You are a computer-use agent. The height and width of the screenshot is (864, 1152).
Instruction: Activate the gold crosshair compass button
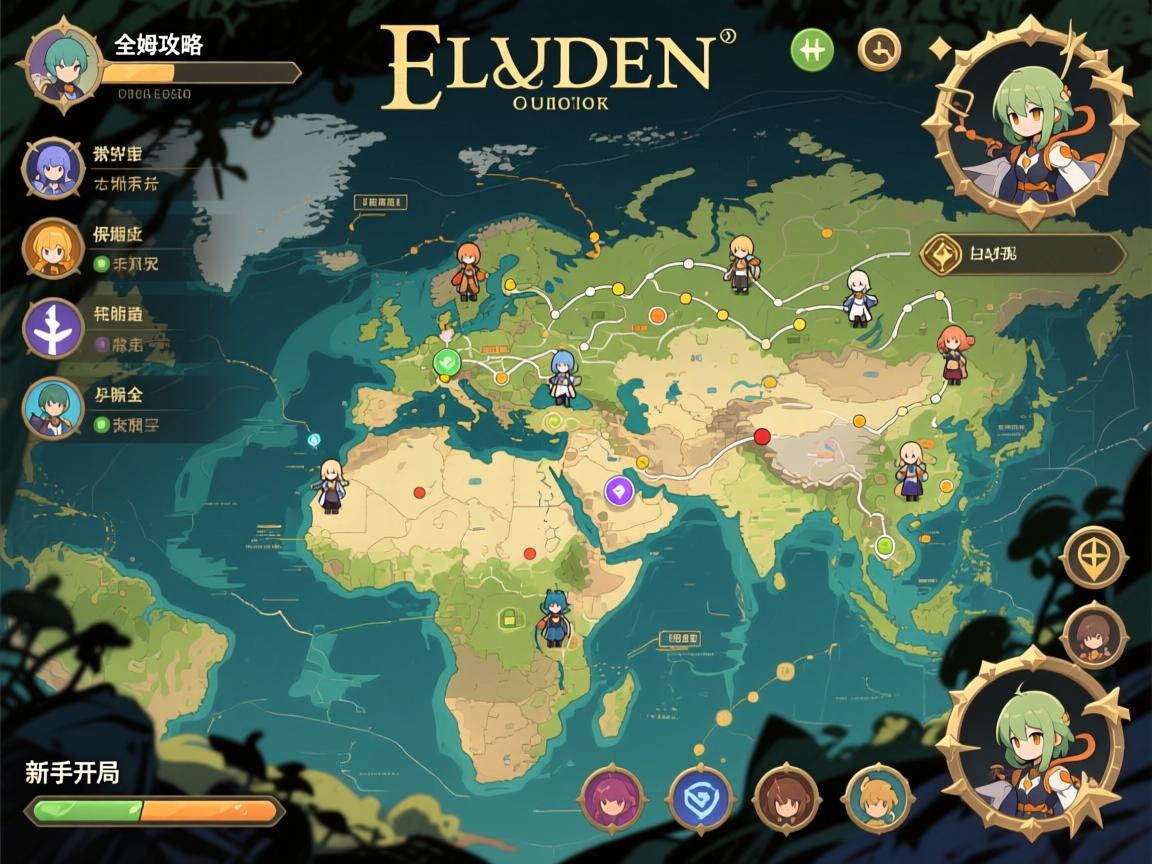[1095, 556]
